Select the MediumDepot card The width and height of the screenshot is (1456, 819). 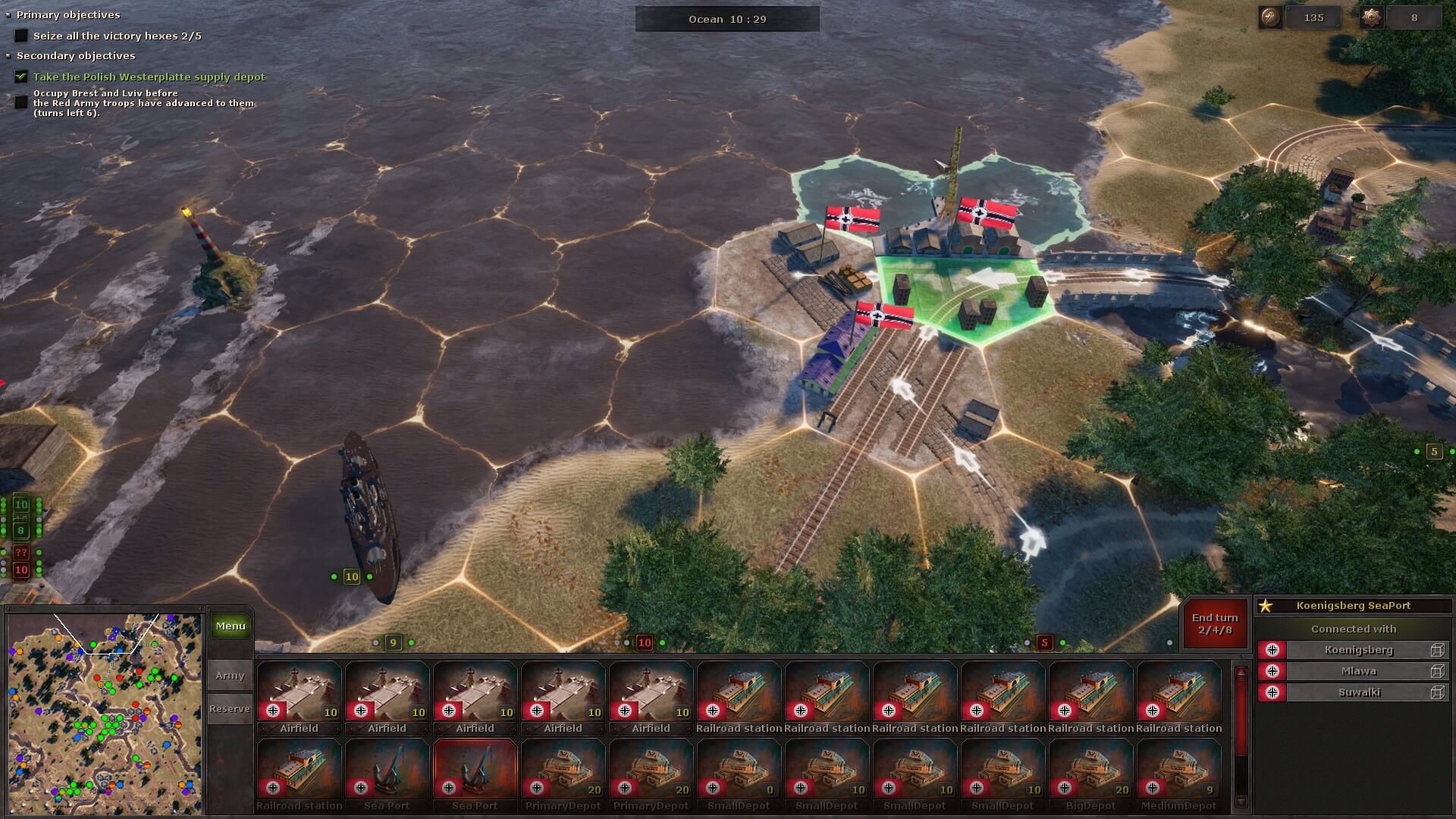1178,775
